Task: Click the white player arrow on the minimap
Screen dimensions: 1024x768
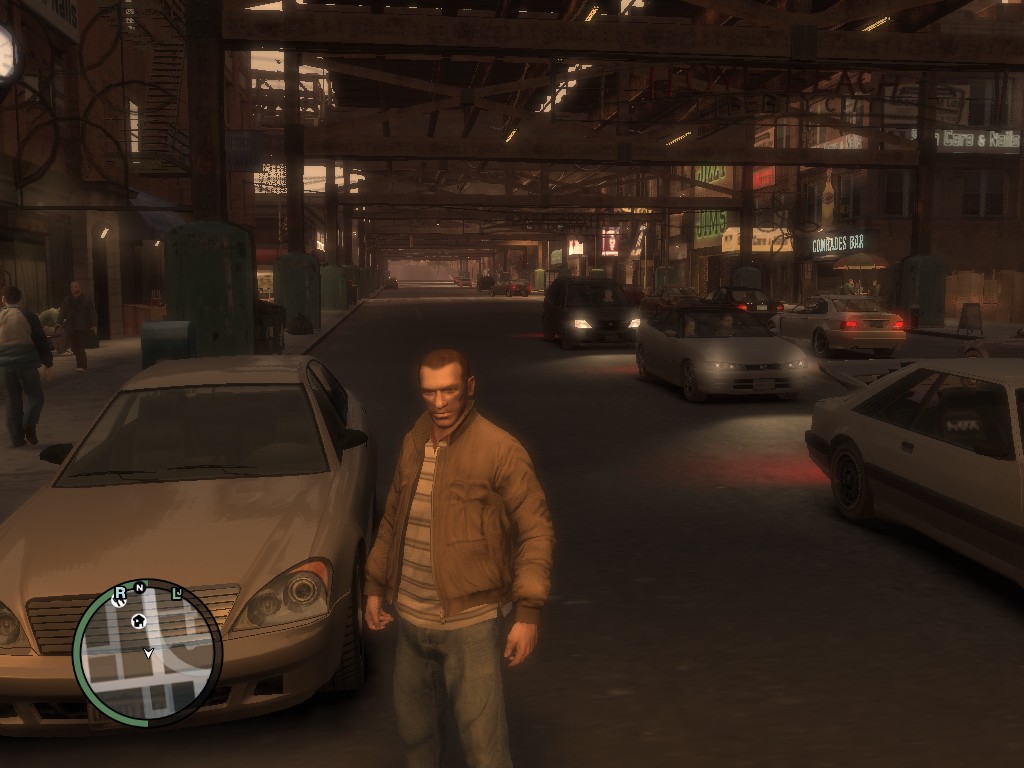Action: coord(148,653)
